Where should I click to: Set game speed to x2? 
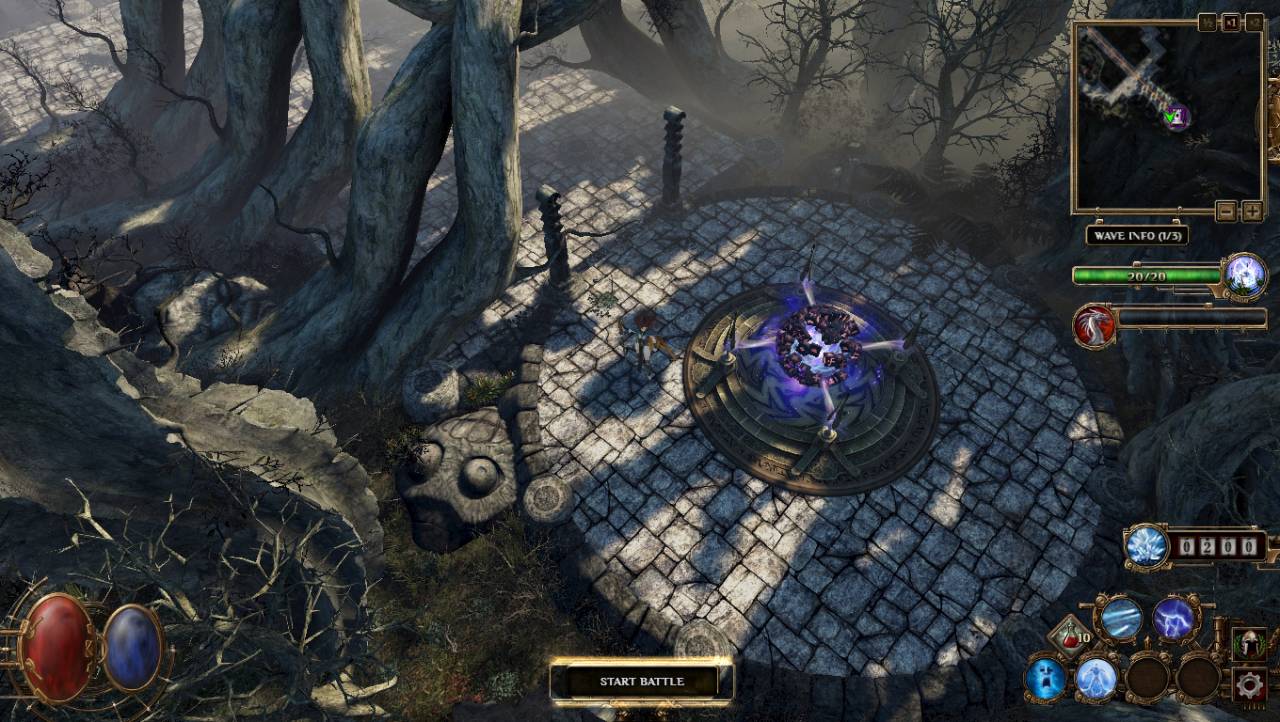coord(1254,22)
